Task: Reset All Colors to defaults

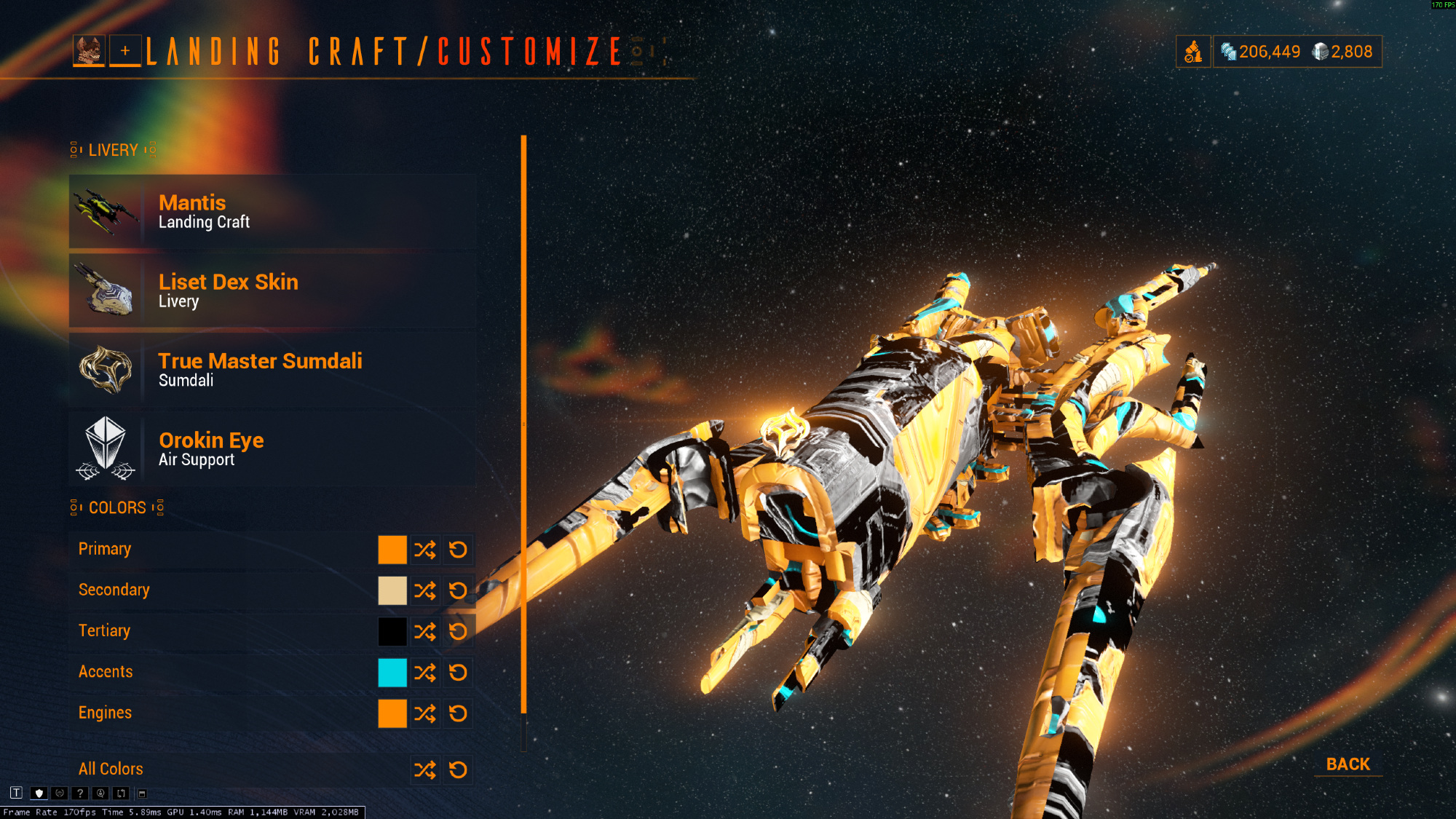Action: [458, 769]
